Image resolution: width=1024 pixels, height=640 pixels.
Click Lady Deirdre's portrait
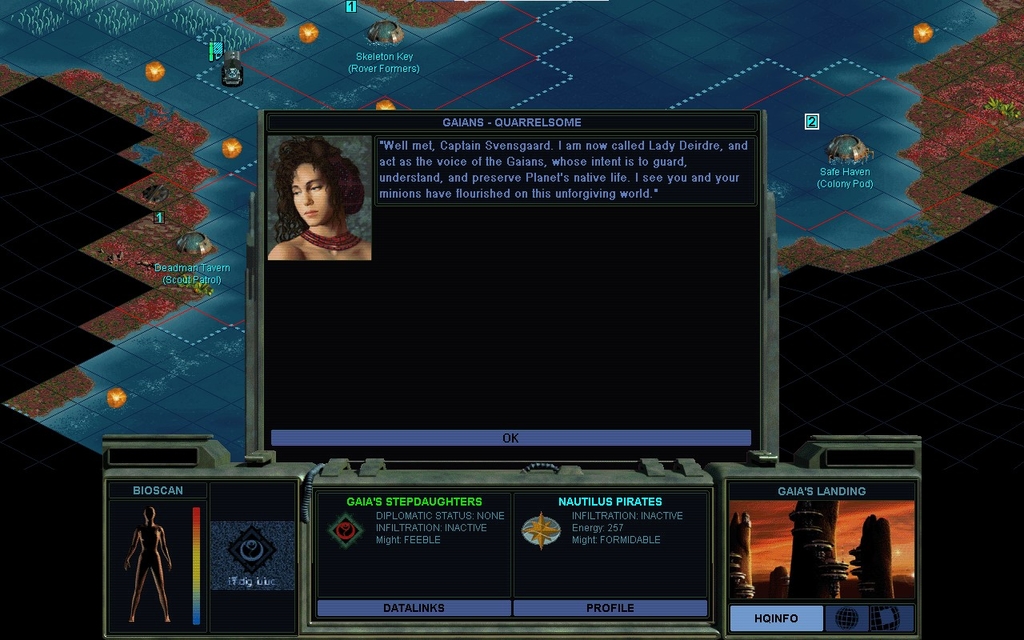(x=319, y=198)
